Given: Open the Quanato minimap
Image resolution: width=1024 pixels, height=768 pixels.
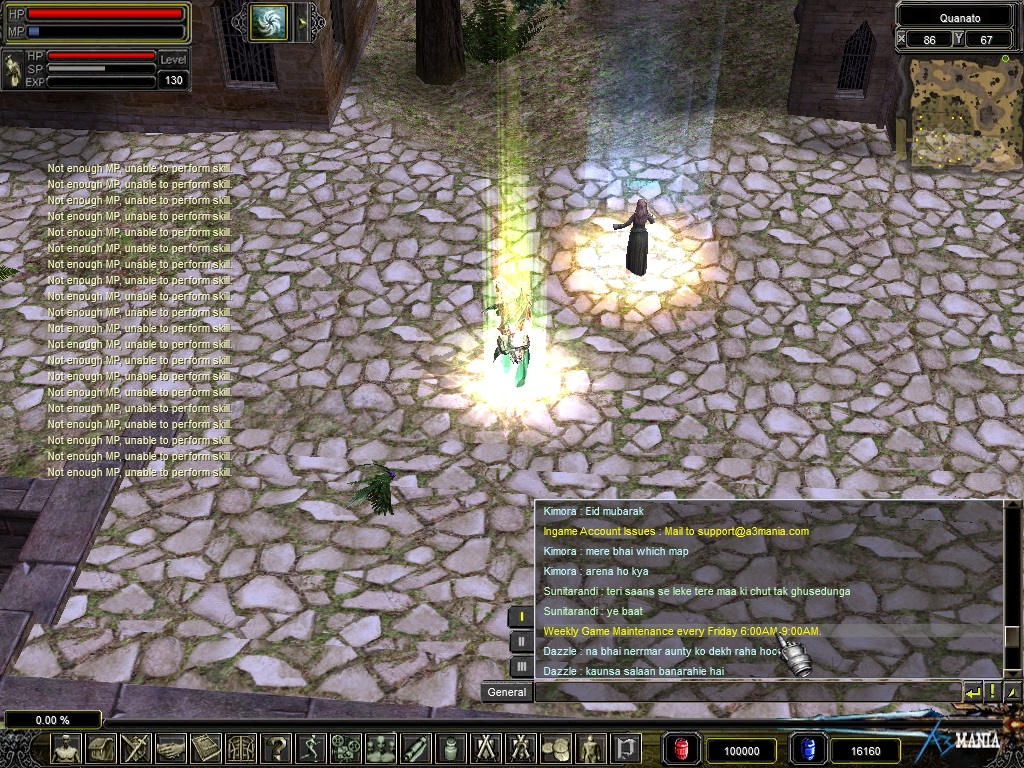Looking at the screenshot, I should click(959, 110).
